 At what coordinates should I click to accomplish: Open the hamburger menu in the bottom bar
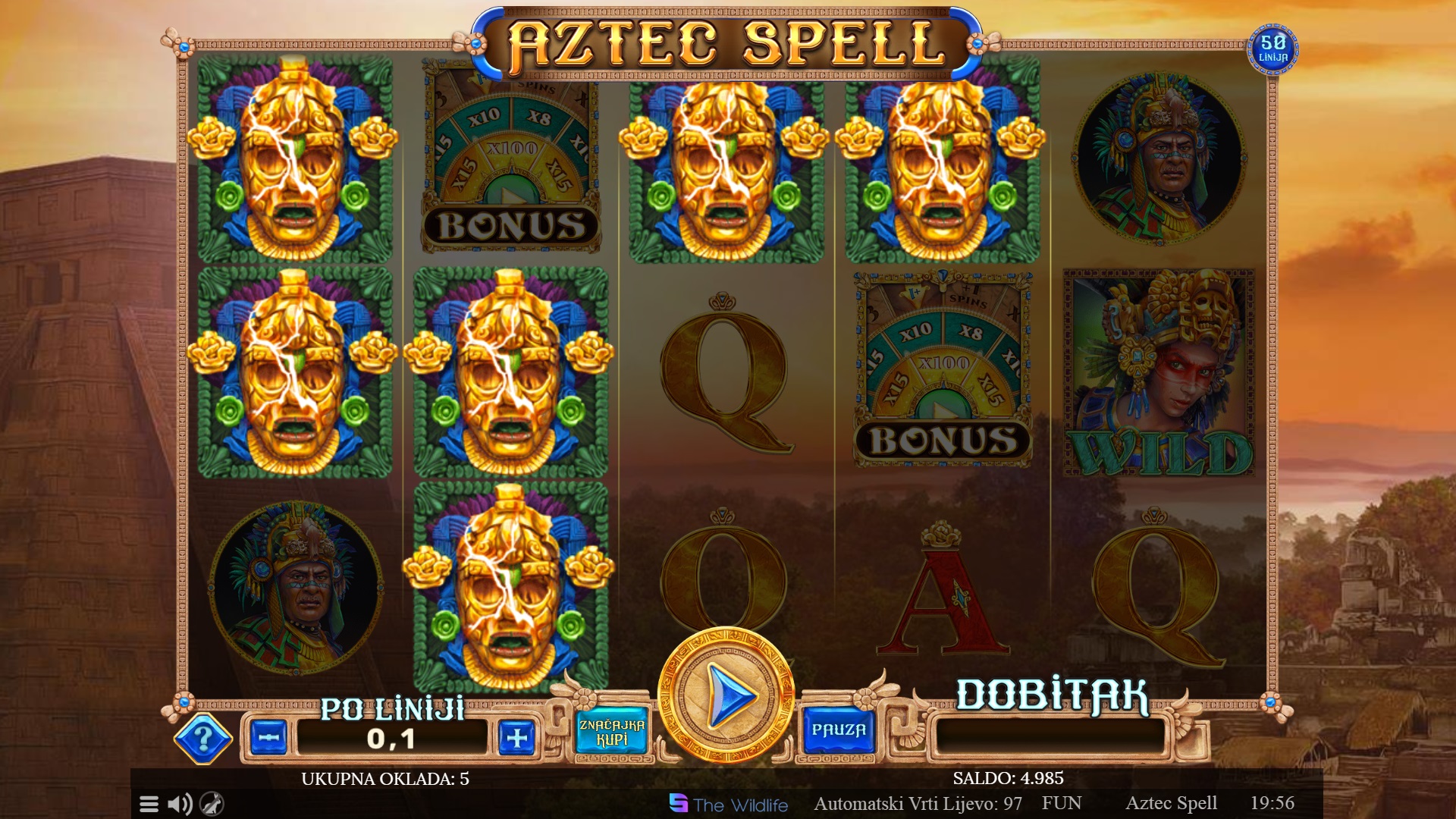[149, 804]
